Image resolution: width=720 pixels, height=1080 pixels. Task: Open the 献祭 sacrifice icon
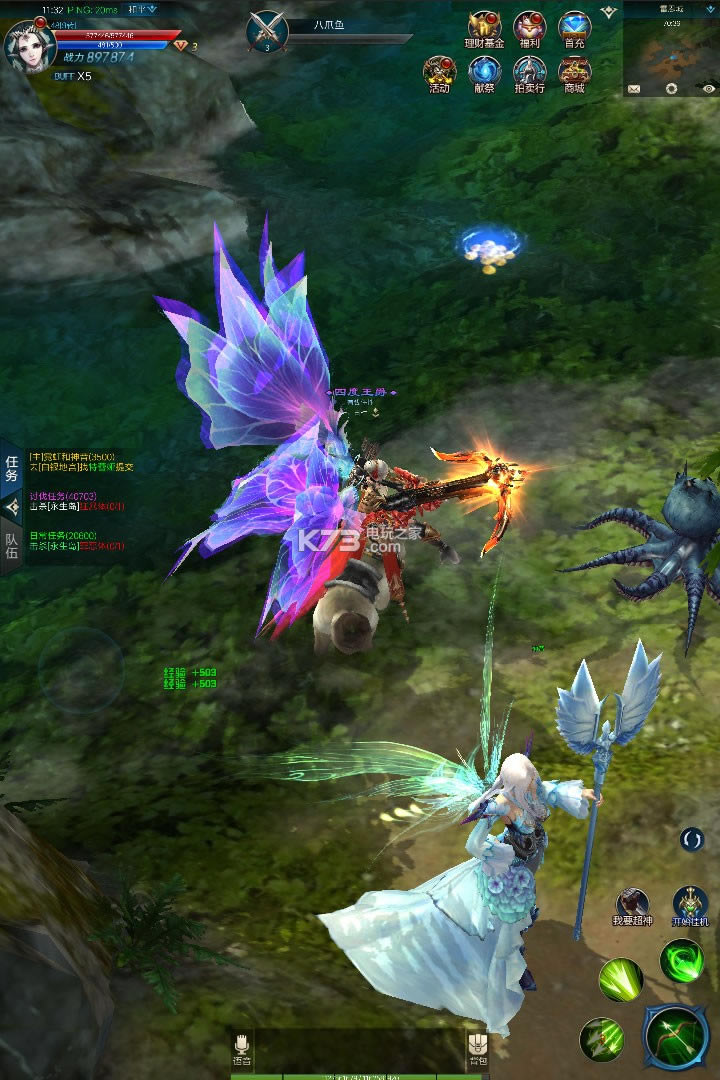point(485,74)
